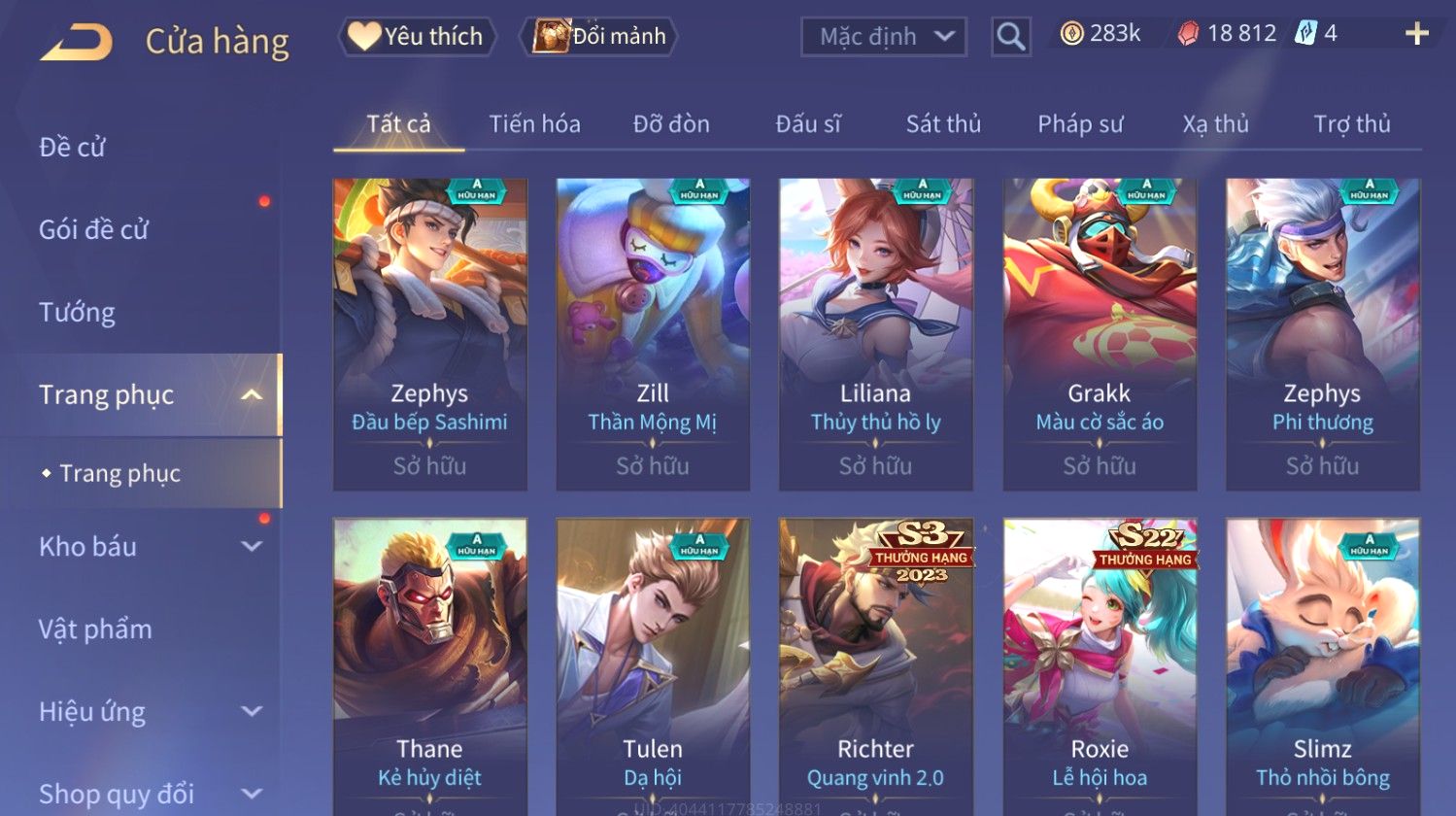
Task: Expand the Kho báu menu
Action: (146, 547)
